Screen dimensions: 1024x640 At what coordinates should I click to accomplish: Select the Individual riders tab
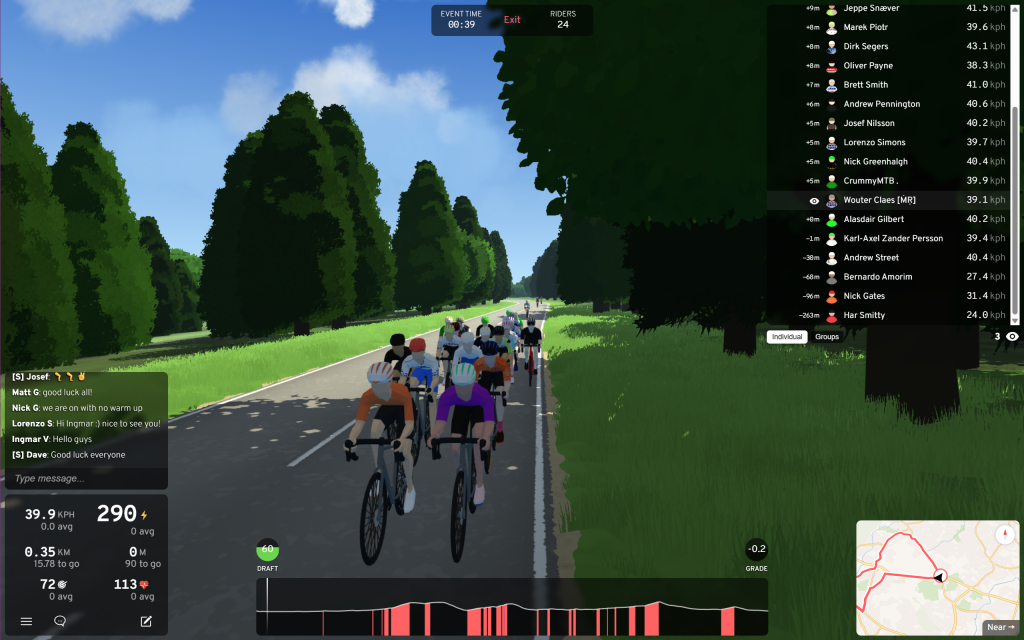(x=787, y=337)
